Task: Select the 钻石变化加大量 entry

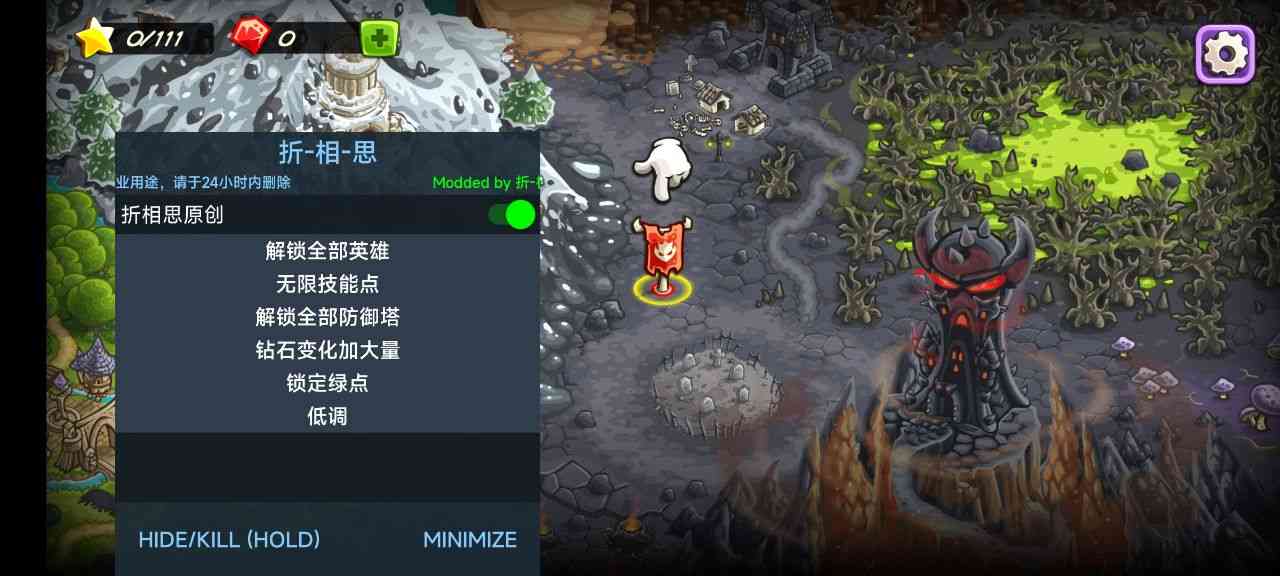Action: (x=327, y=350)
